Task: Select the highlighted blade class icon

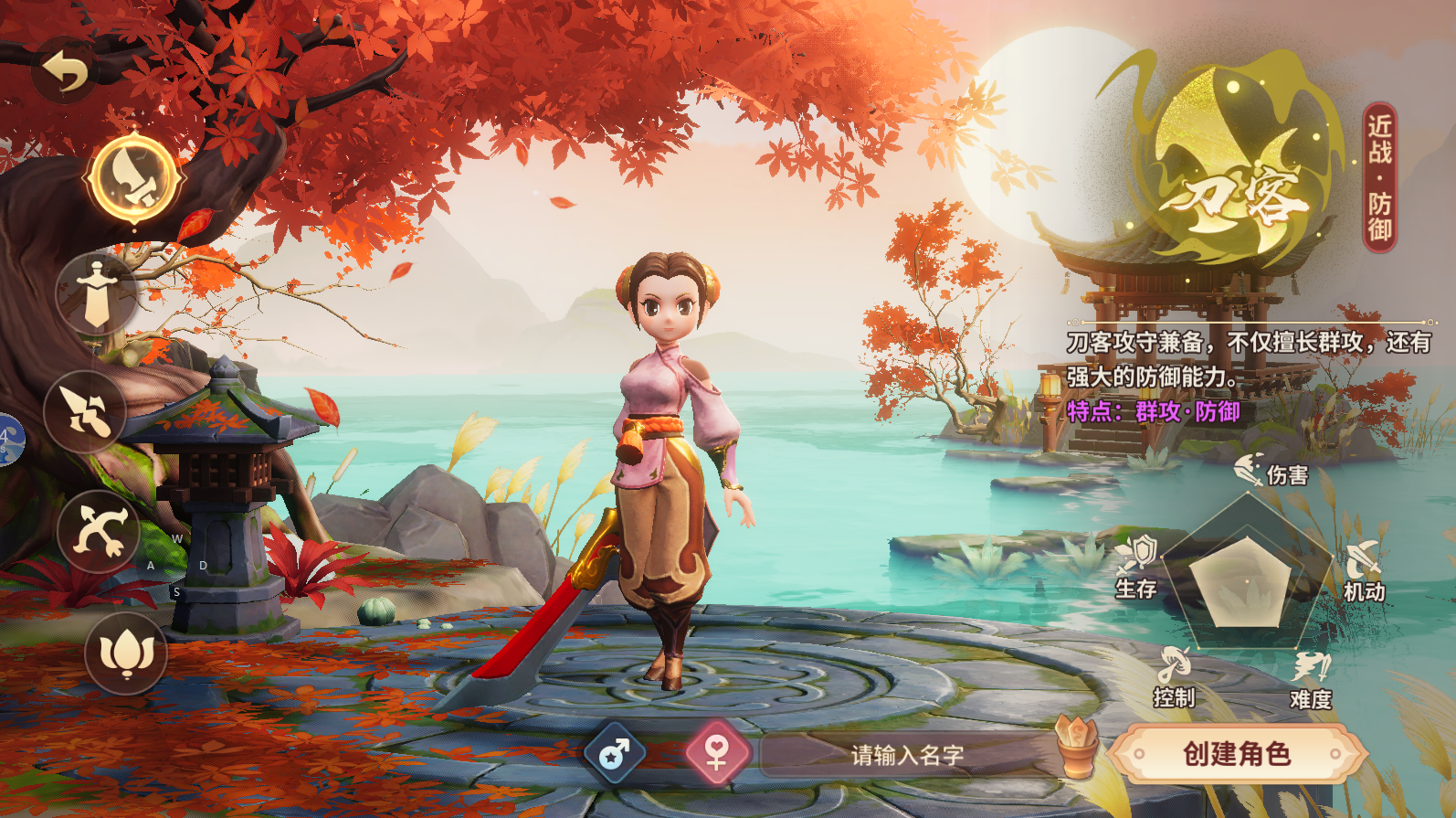Action: (134, 178)
